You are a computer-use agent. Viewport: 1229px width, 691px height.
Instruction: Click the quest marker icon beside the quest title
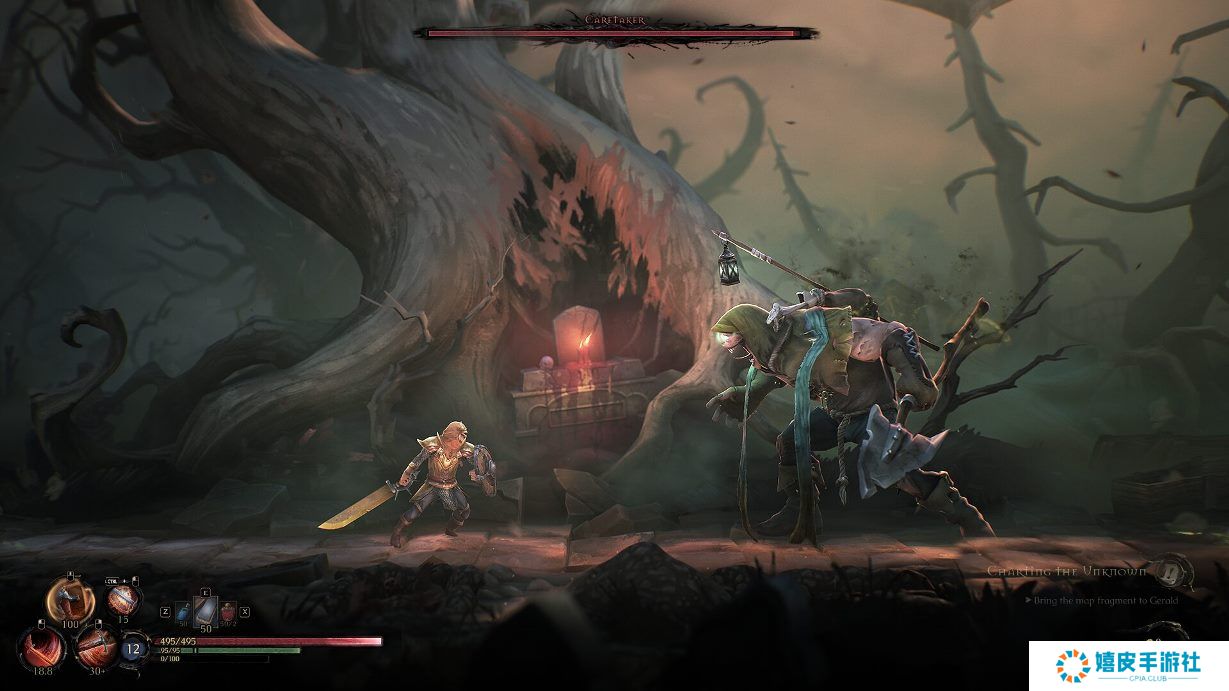point(1172,572)
